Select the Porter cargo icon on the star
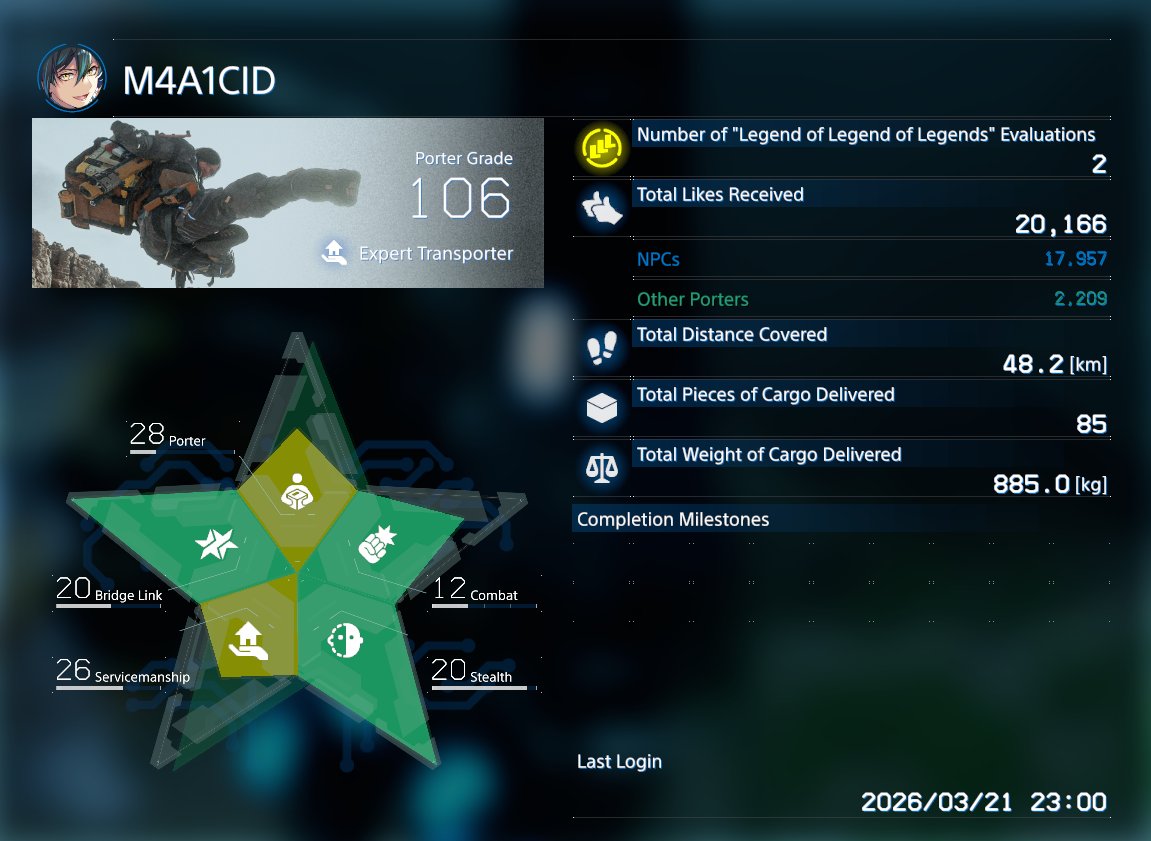Viewport: 1151px width, 841px height. point(295,489)
